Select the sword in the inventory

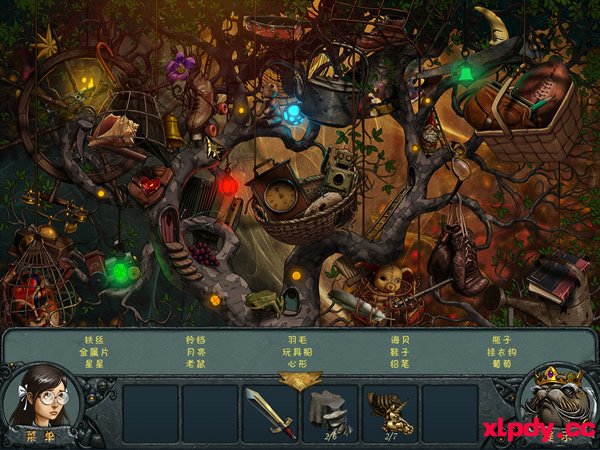coord(270,413)
